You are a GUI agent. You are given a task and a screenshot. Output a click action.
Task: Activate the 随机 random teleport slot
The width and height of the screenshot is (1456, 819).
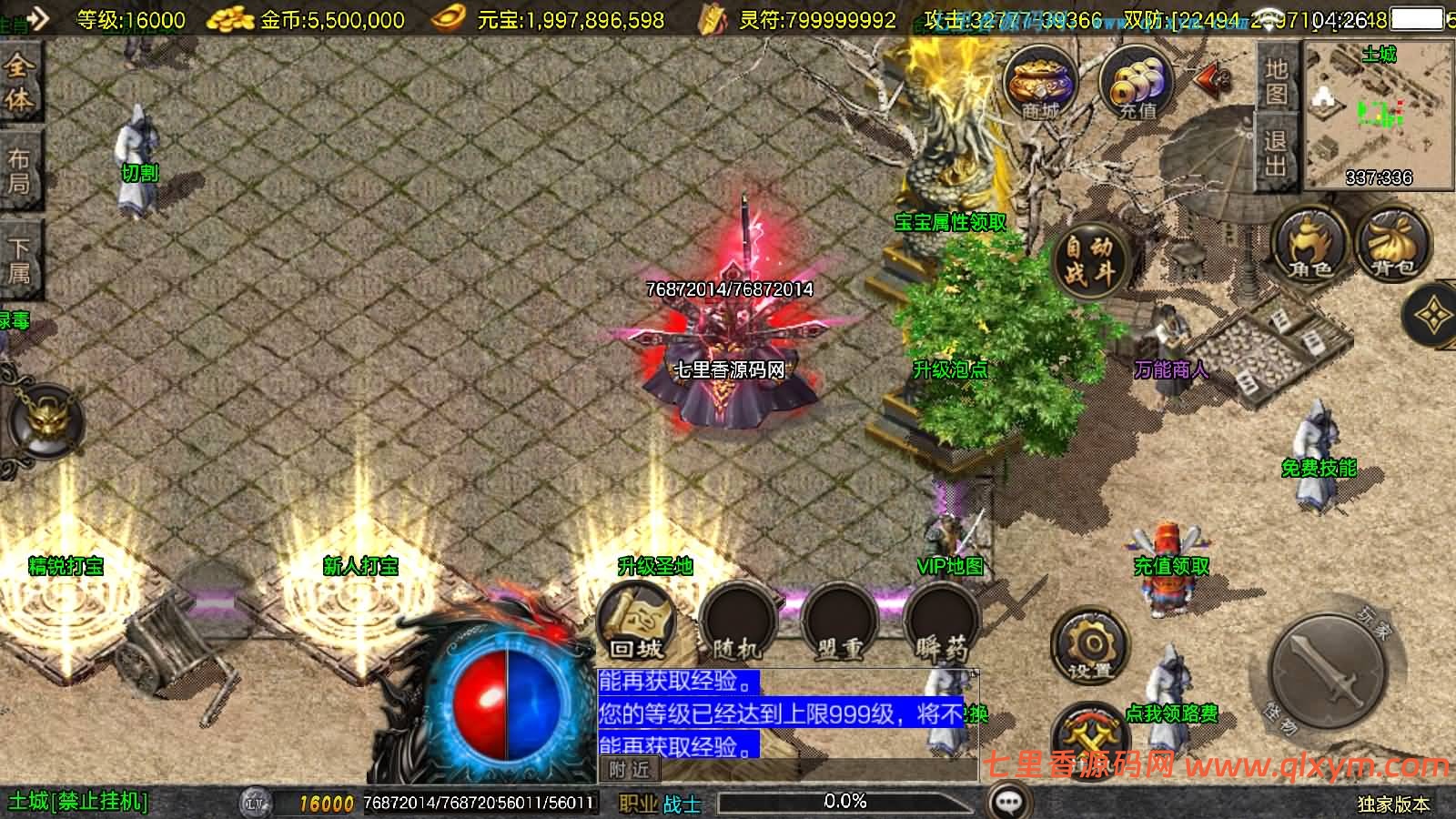pos(737,624)
